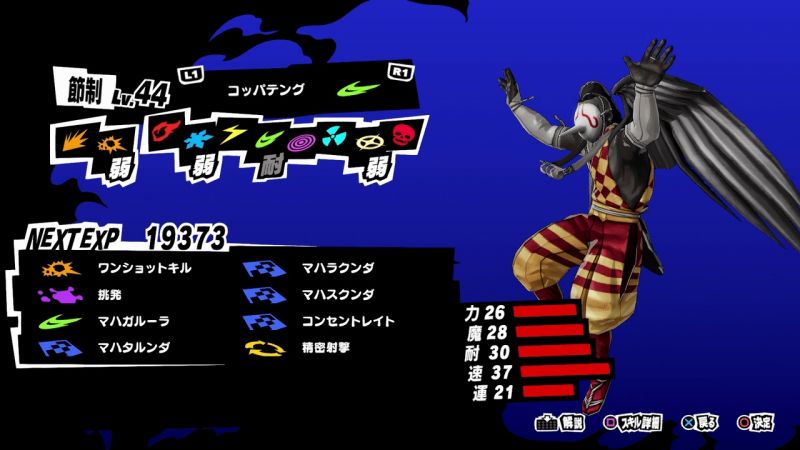Highlight the マハガルーラ wind skill

pos(127,321)
